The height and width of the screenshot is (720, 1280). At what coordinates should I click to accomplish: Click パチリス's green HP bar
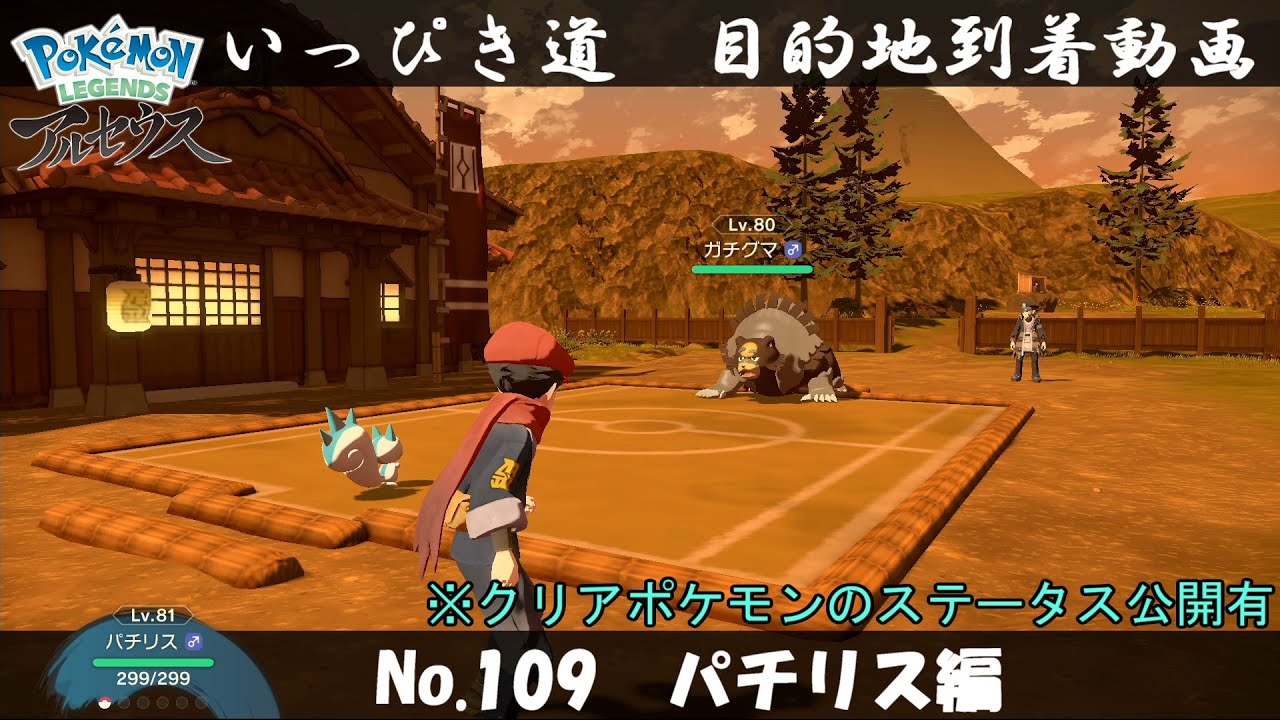point(153,661)
